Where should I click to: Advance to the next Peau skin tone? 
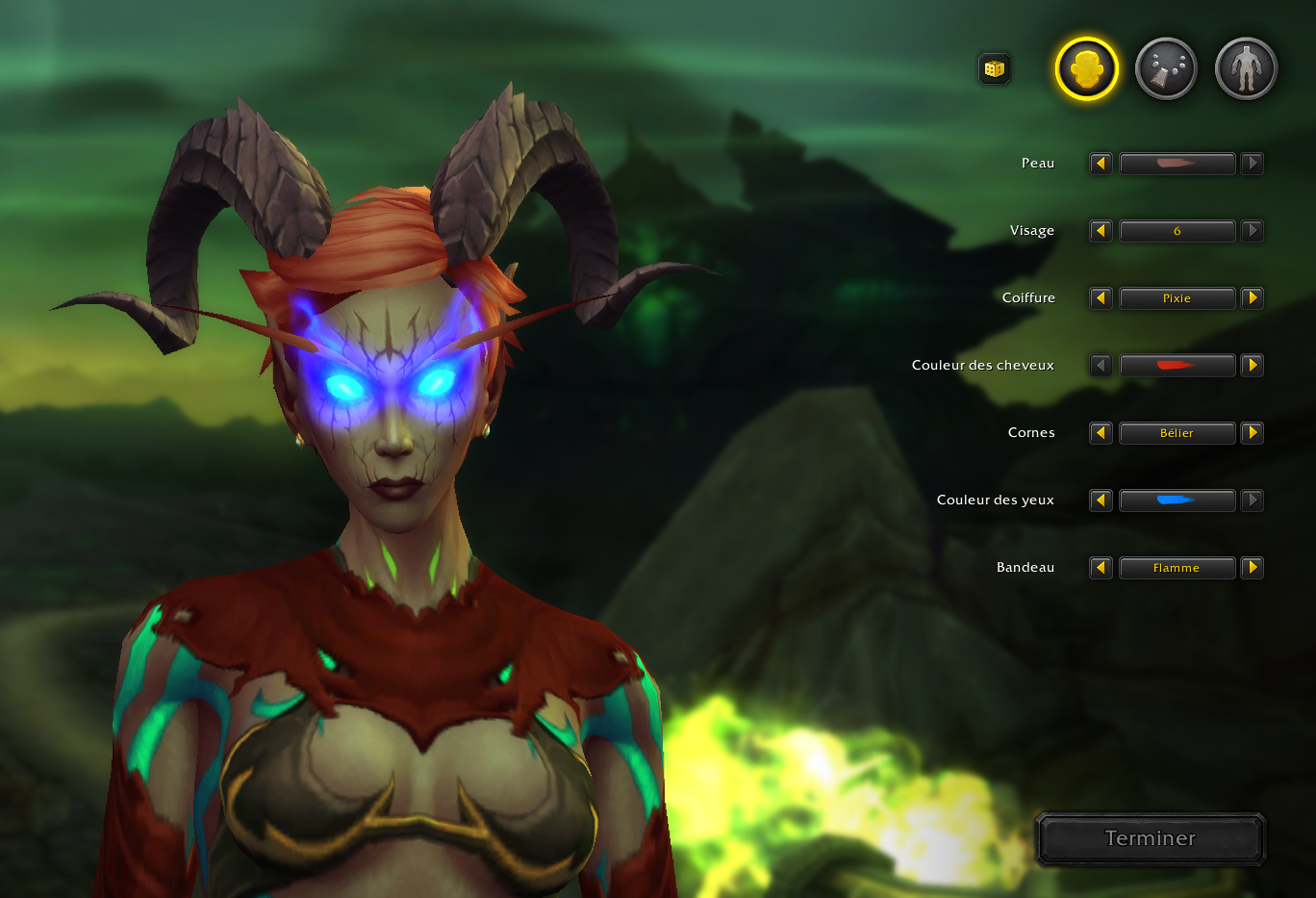tap(1253, 164)
